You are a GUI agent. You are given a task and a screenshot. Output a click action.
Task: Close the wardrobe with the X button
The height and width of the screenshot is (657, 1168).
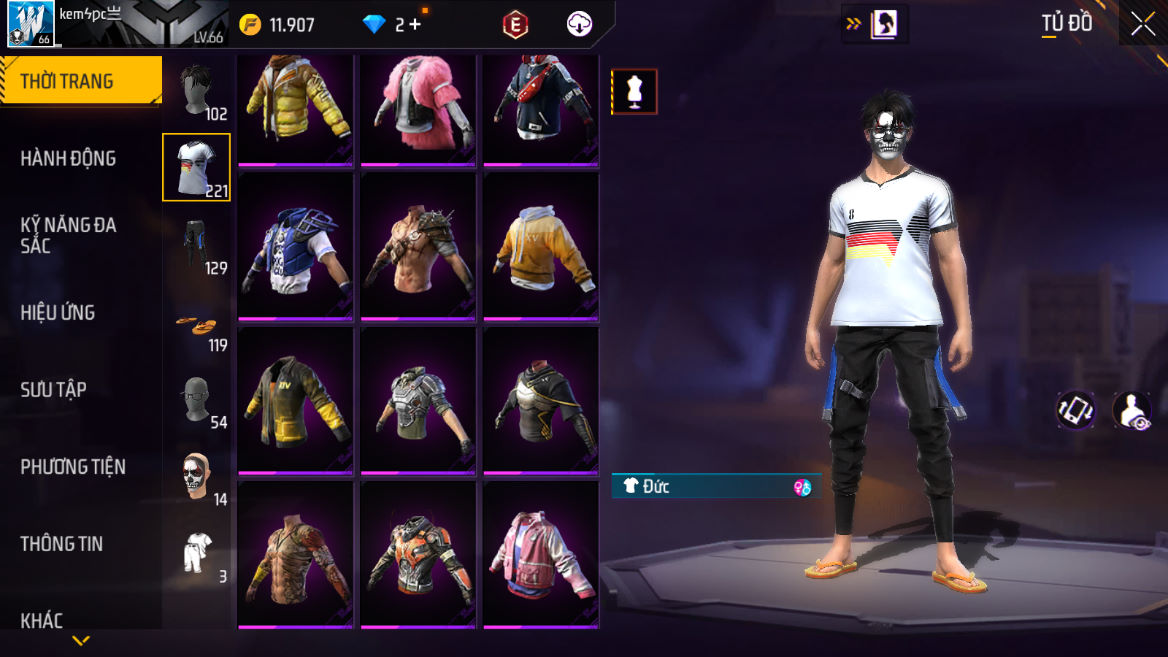(1143, 24)
